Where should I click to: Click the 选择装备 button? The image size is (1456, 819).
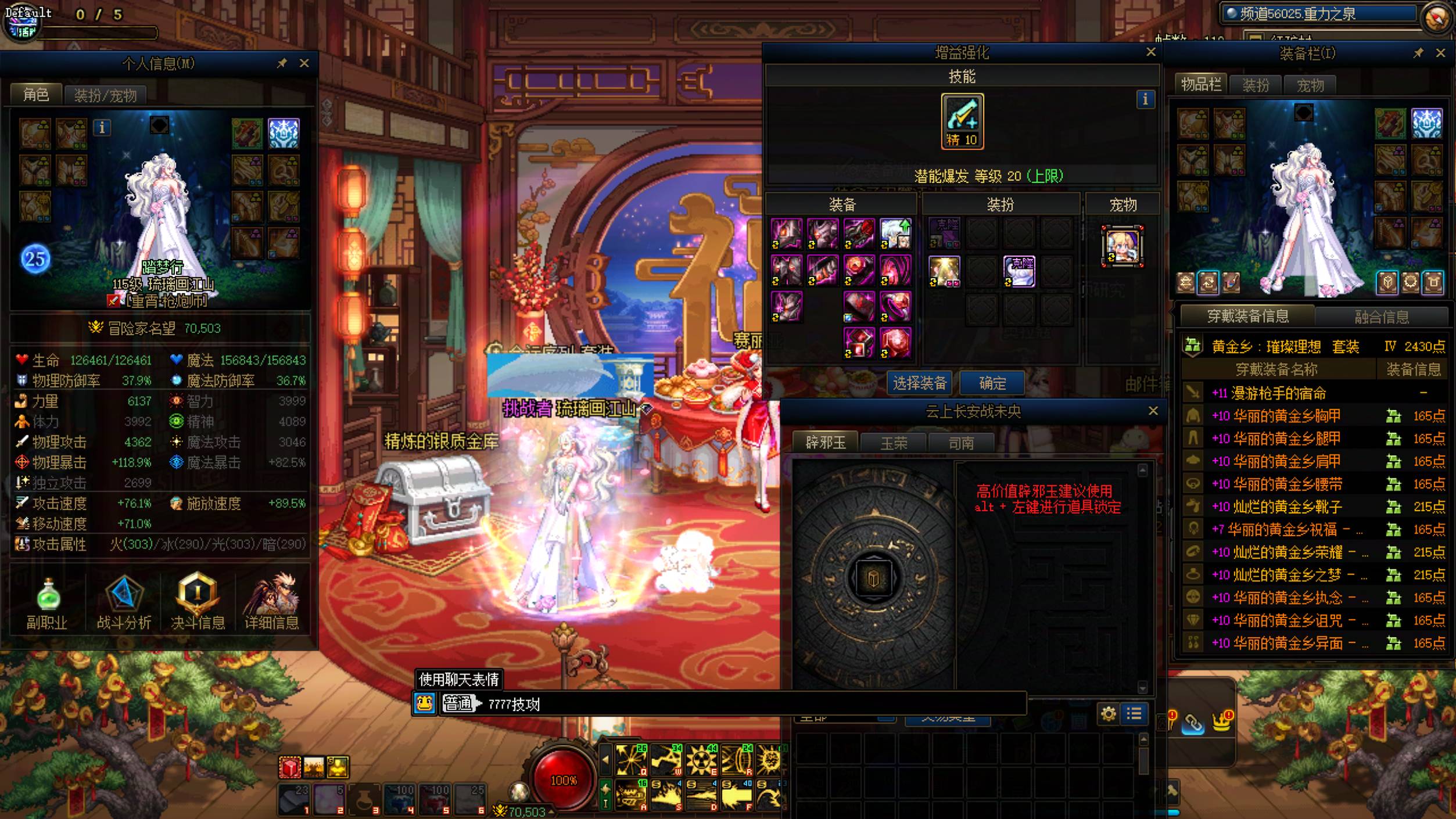pos(919,383)
